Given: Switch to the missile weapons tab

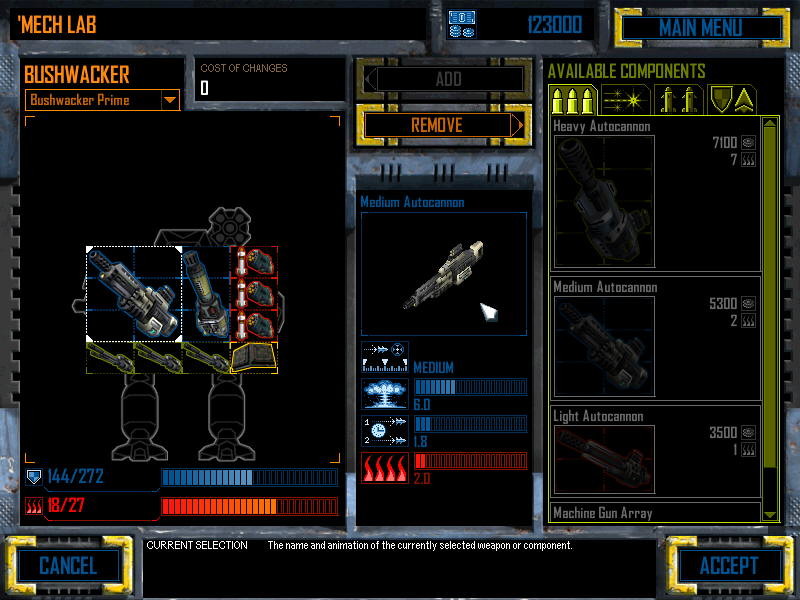Looking at the screenshot, I should [680, 100].
